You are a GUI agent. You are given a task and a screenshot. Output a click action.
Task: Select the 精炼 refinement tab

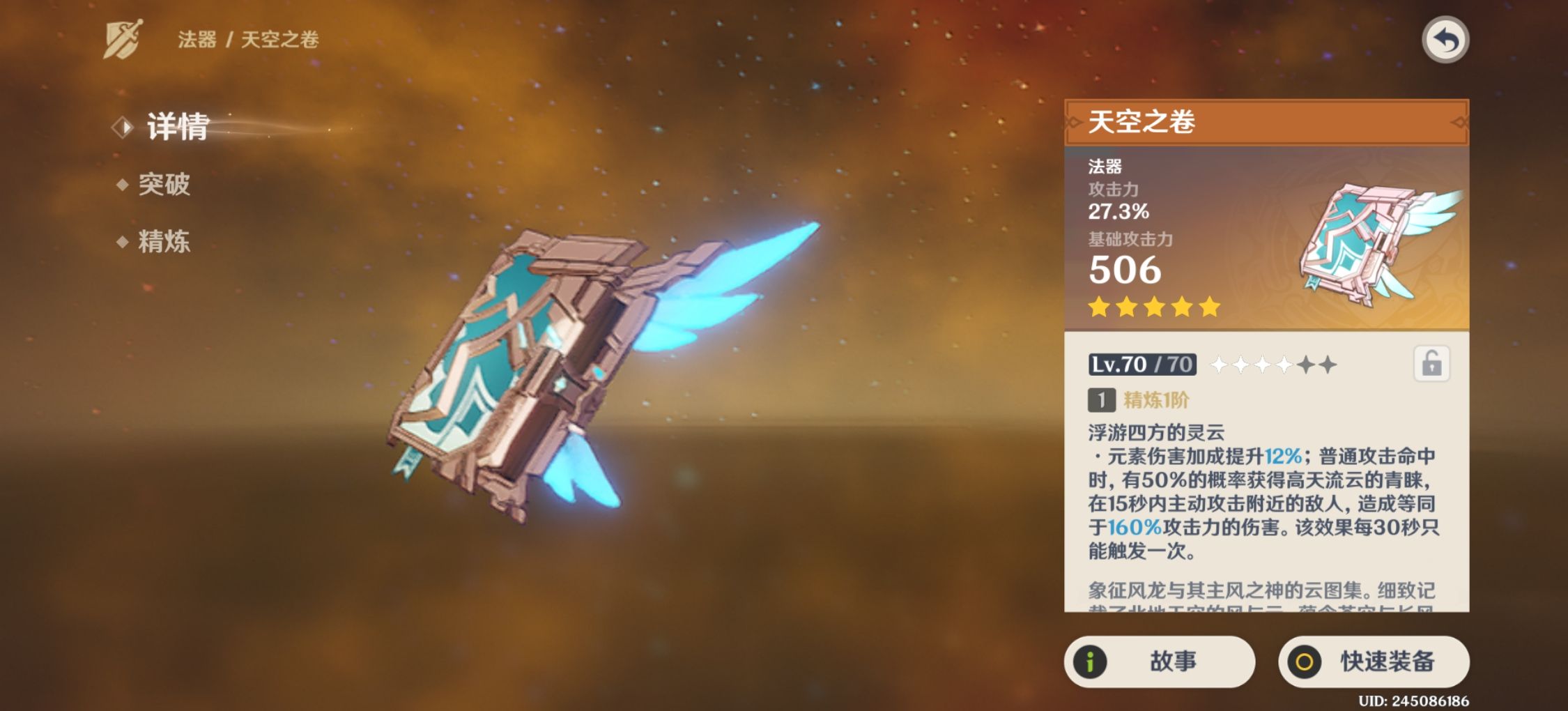coord(164,242)
